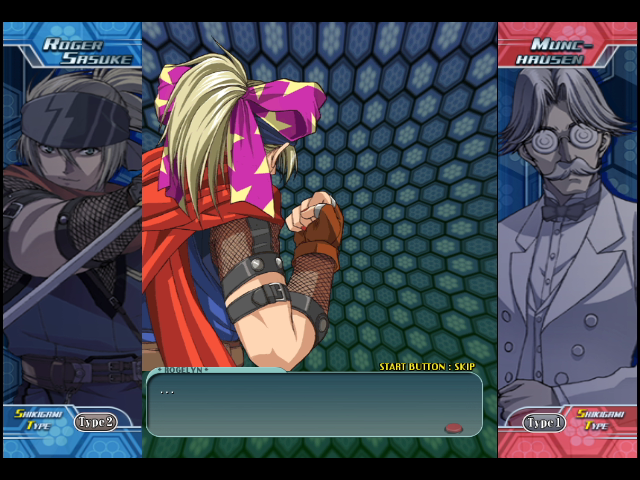Viewport: 640px width, 480px height.
Task: Choose the Roger Sasuke character panel
Action: (x=72, y=230)
